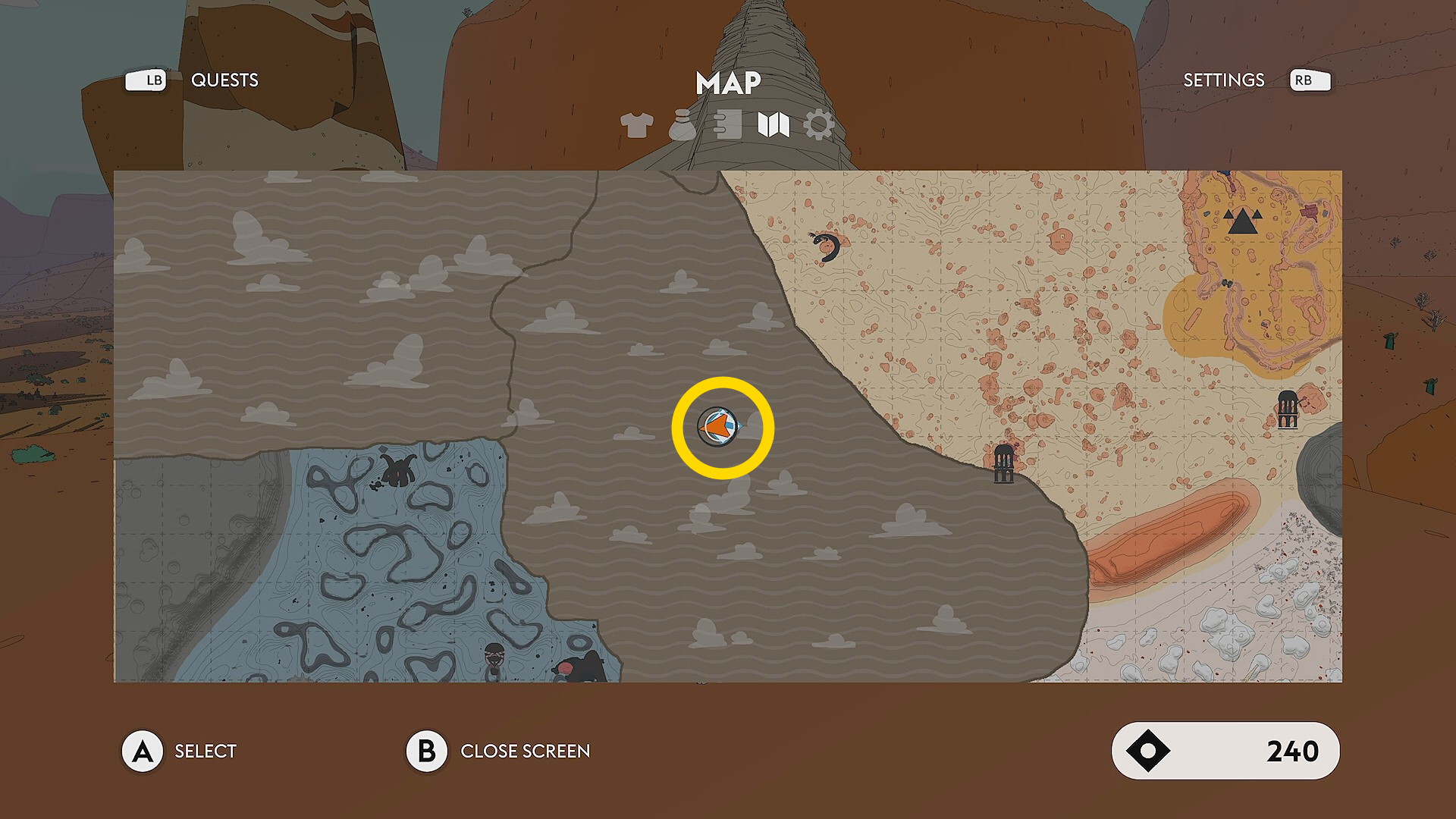Click the curled worm map marker
This screenshot has width=1456, height=819.
click(x=826, y=247)
